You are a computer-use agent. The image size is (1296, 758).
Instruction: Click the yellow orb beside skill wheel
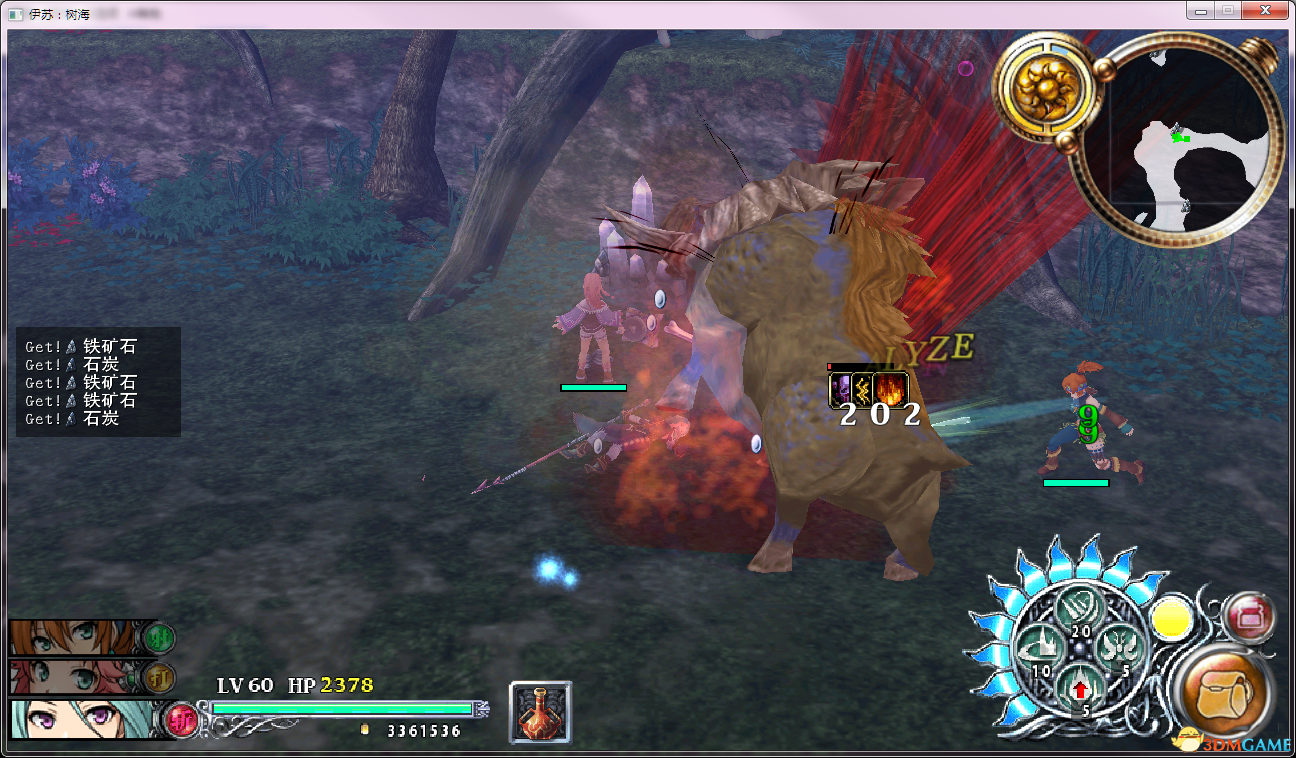pos(1170,621)
